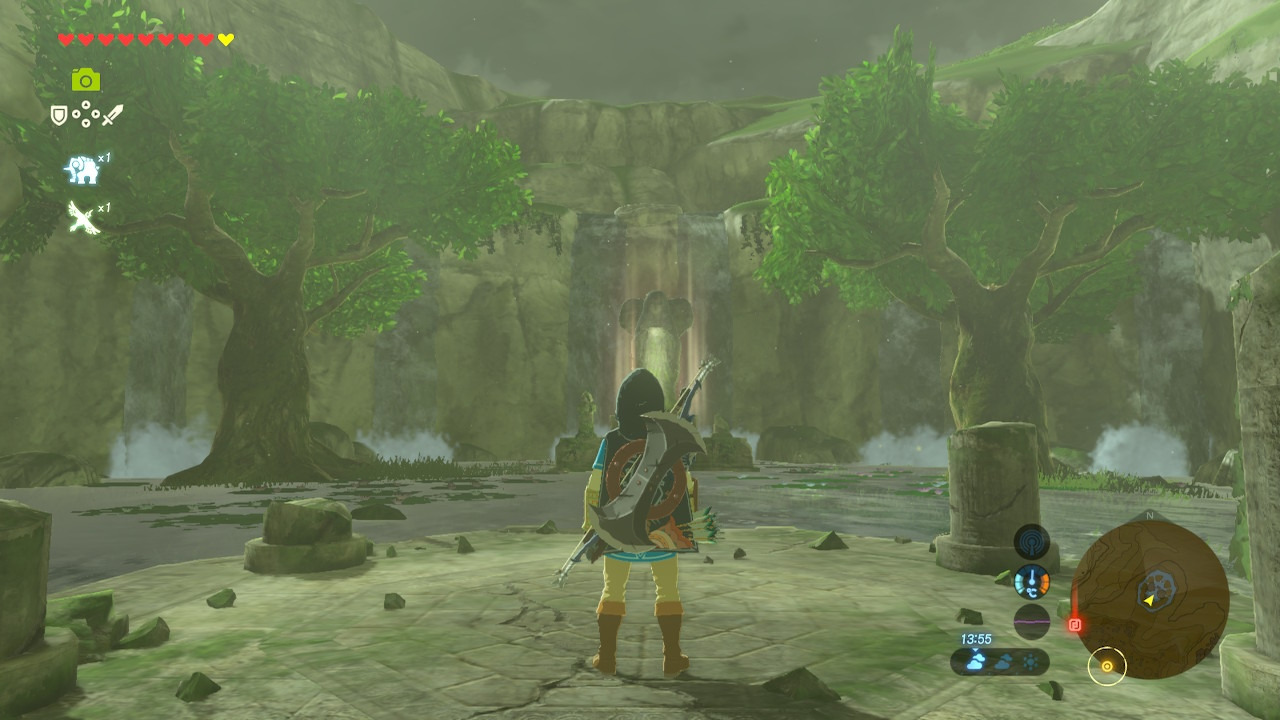The image size is (1280, 720).
Task: Click the red shrine marker by the minimap
Action: click(1075, 625)
